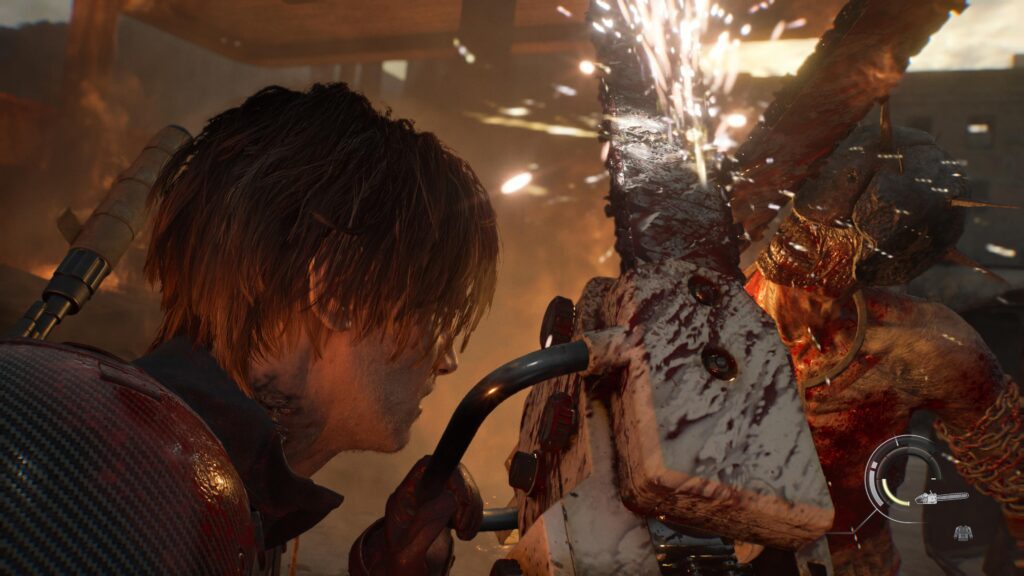The height and width of the screenshot is (576, 1024).
Task: Select the equipped chainsaw weapon icon
Action: tap(942, 497)
